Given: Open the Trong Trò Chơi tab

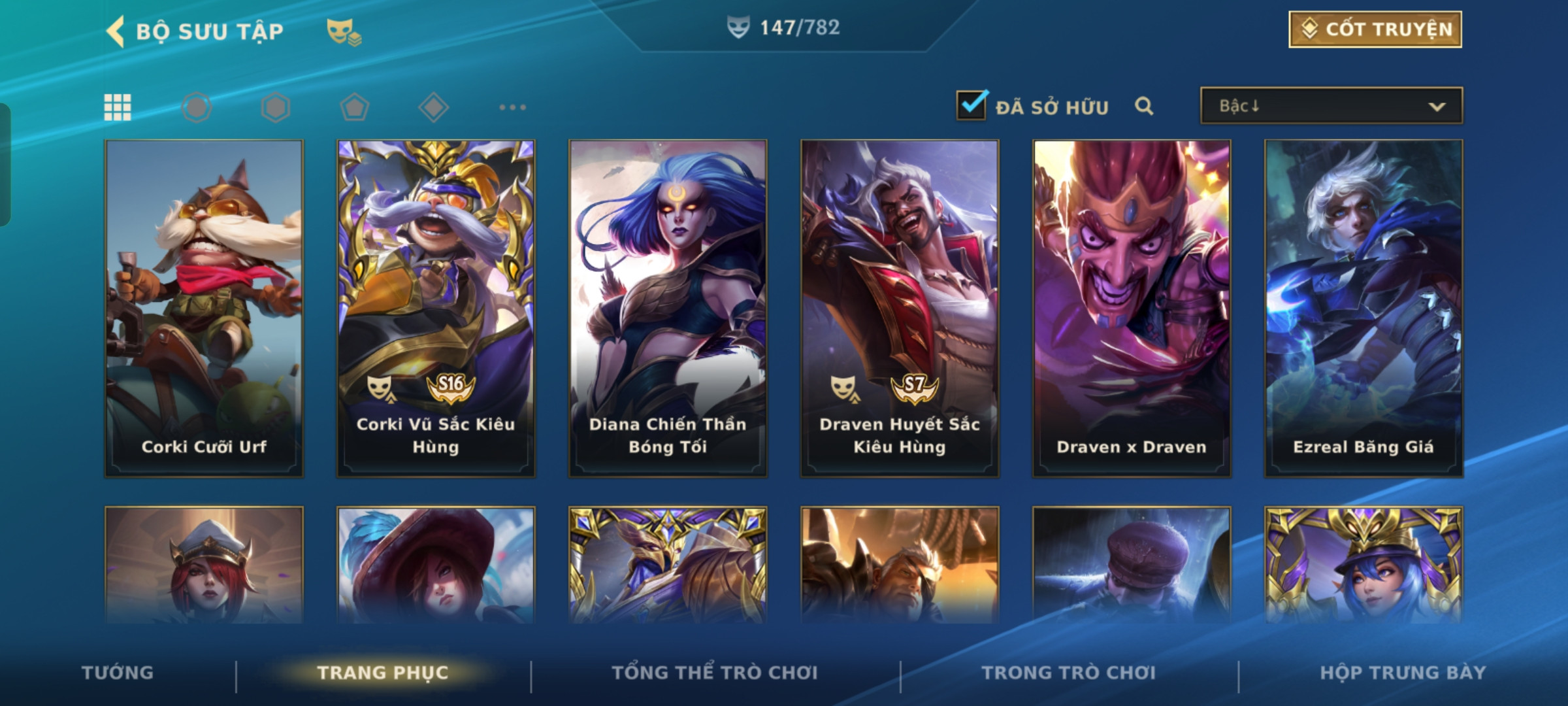Looking at the screenshot, I should [x=1069, y=673].
